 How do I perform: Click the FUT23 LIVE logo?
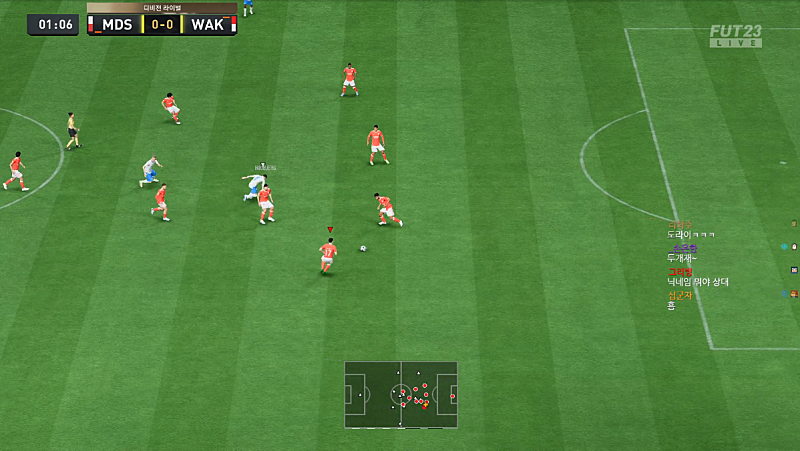click(x=735, y=35)
